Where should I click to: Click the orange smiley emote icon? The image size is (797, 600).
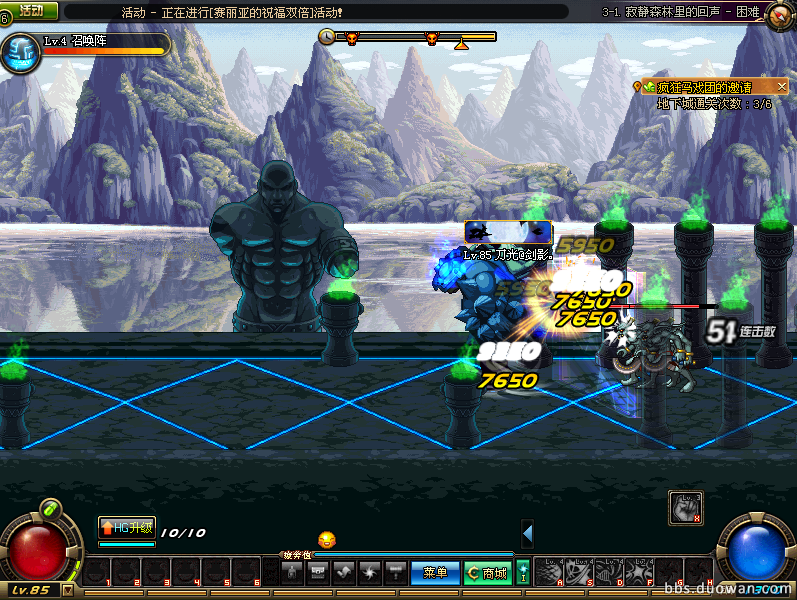pos(327,540)
